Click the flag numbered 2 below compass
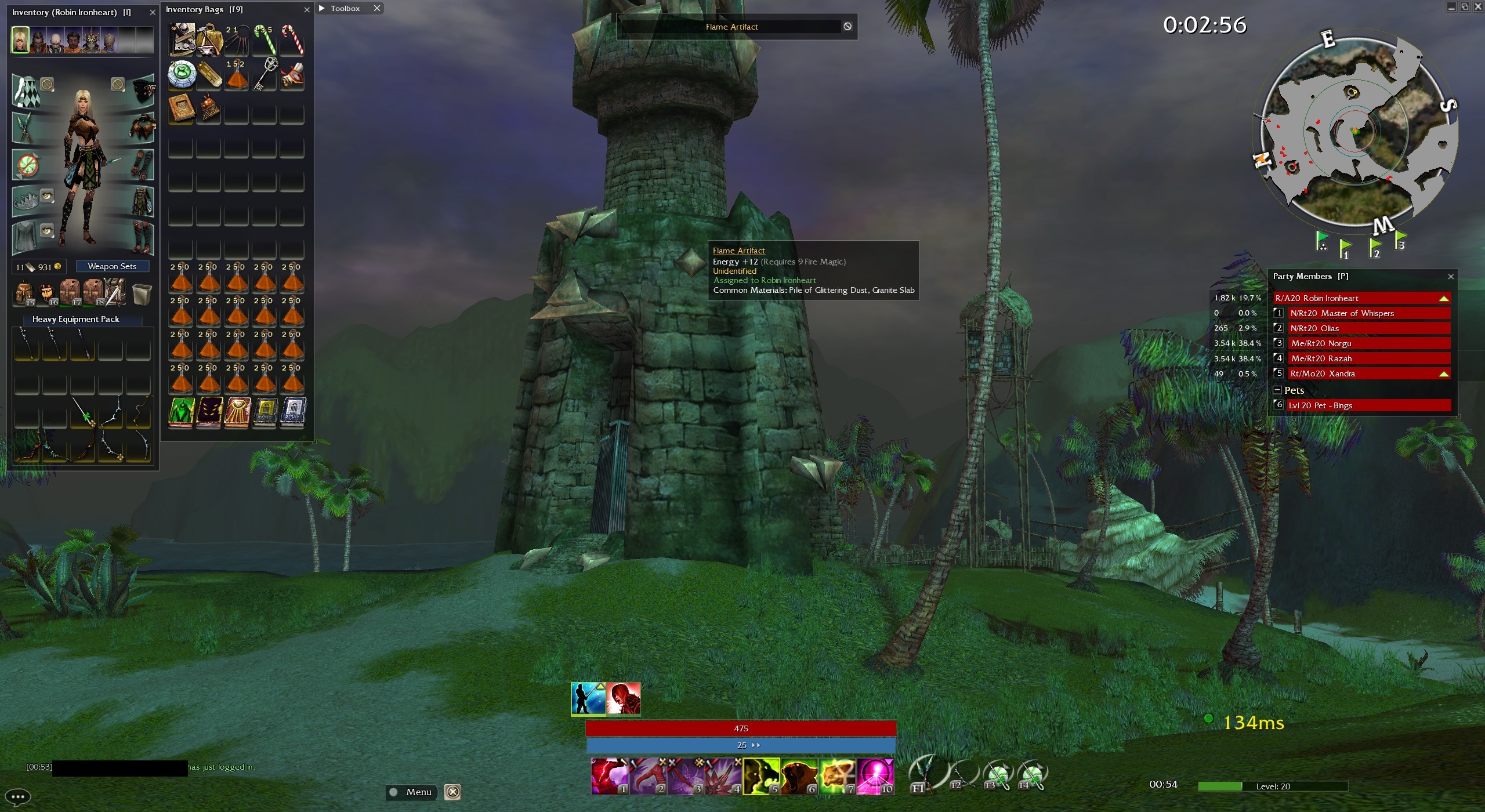 pyautogui.click(x=1374, y=248)
